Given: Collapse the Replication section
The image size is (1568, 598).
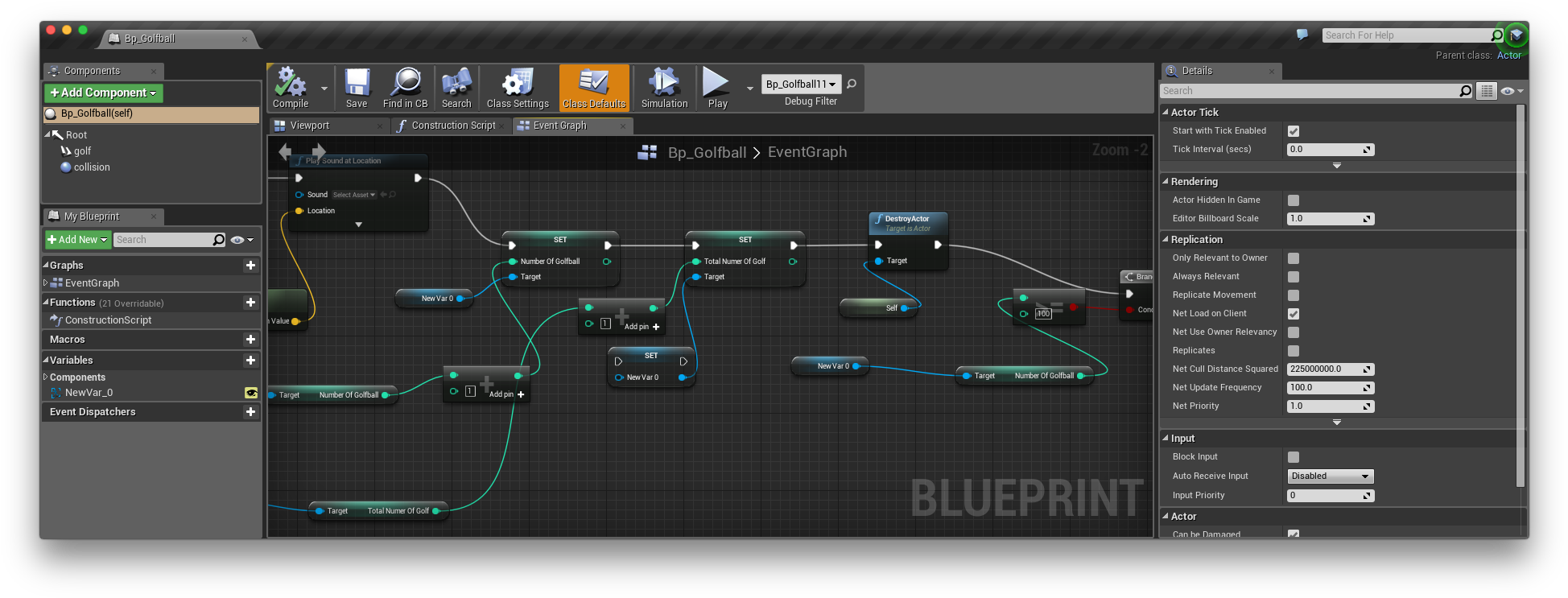Looking at the screenshot, I should pos(1166,239).
